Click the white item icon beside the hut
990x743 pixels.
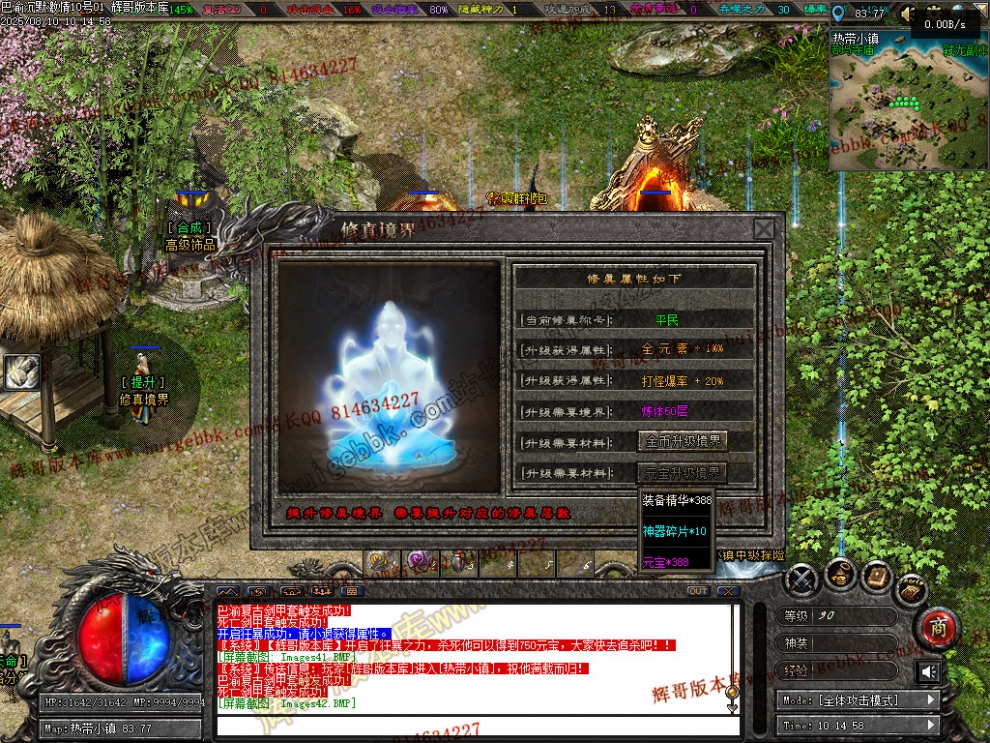point(21,372)
